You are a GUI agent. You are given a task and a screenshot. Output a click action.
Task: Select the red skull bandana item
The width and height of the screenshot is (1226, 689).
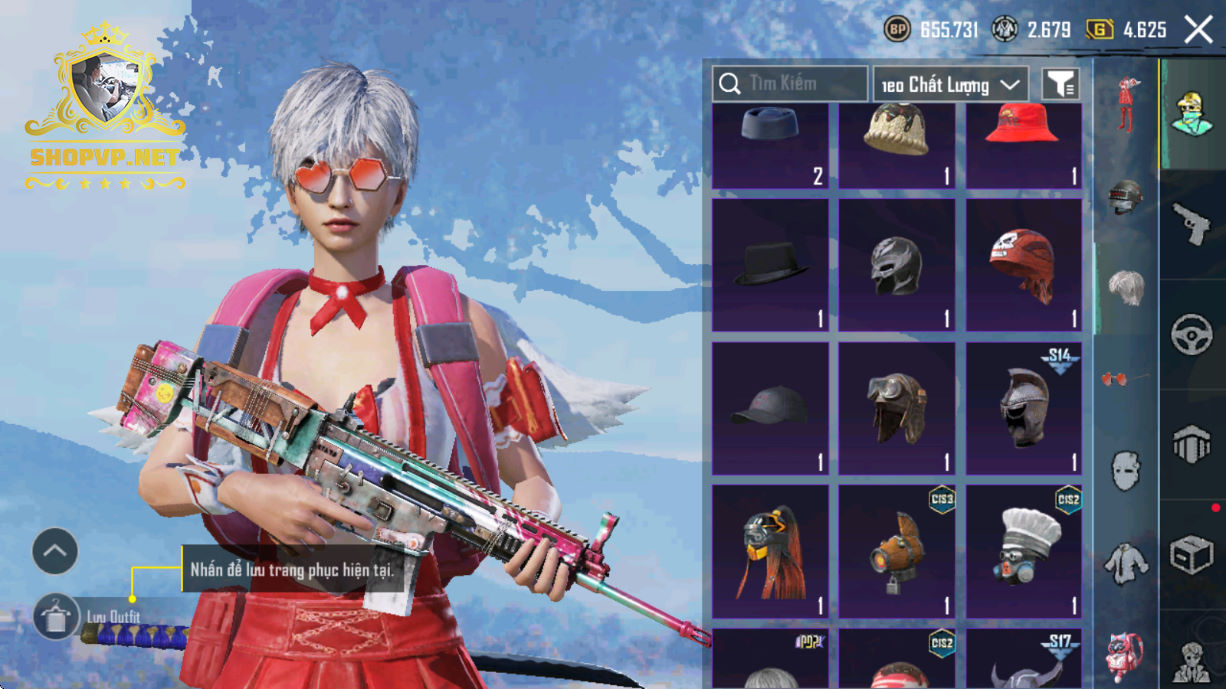tap(1024, 265)
